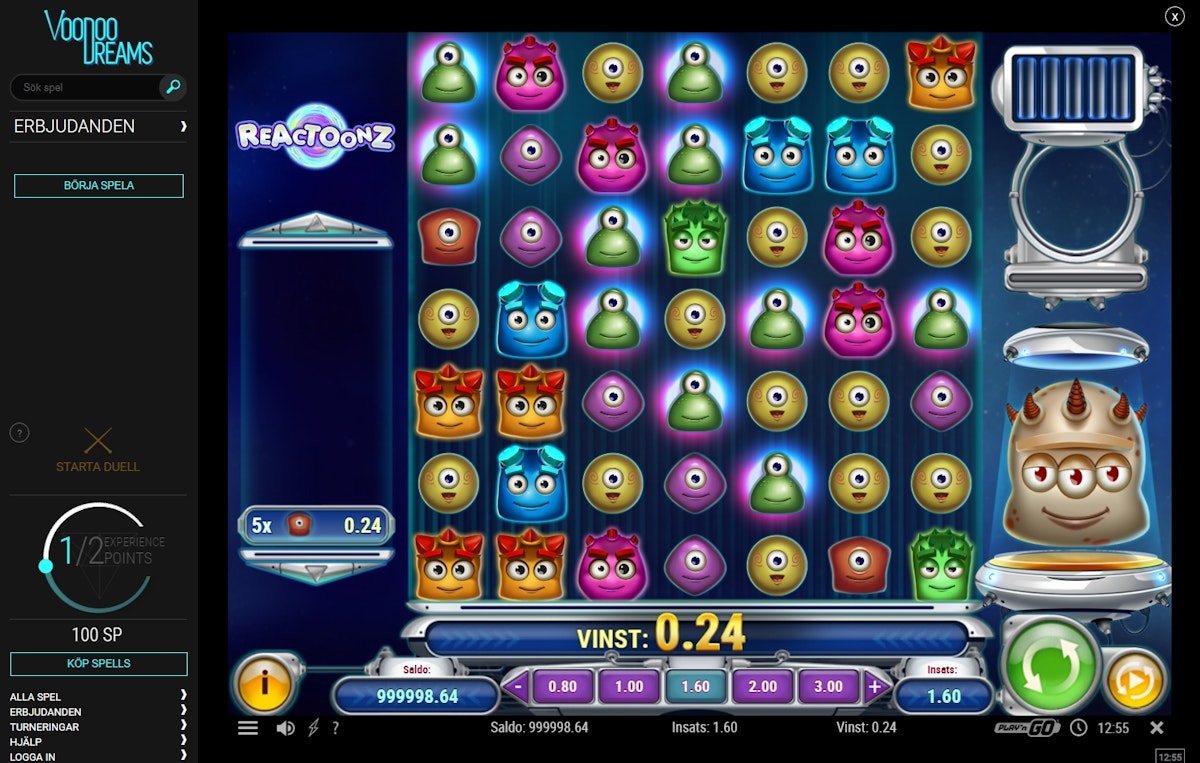This screenshot has width=1200, height=763.
Task: Close the game with the top-right X
Action: click(x=1174, y=16)
